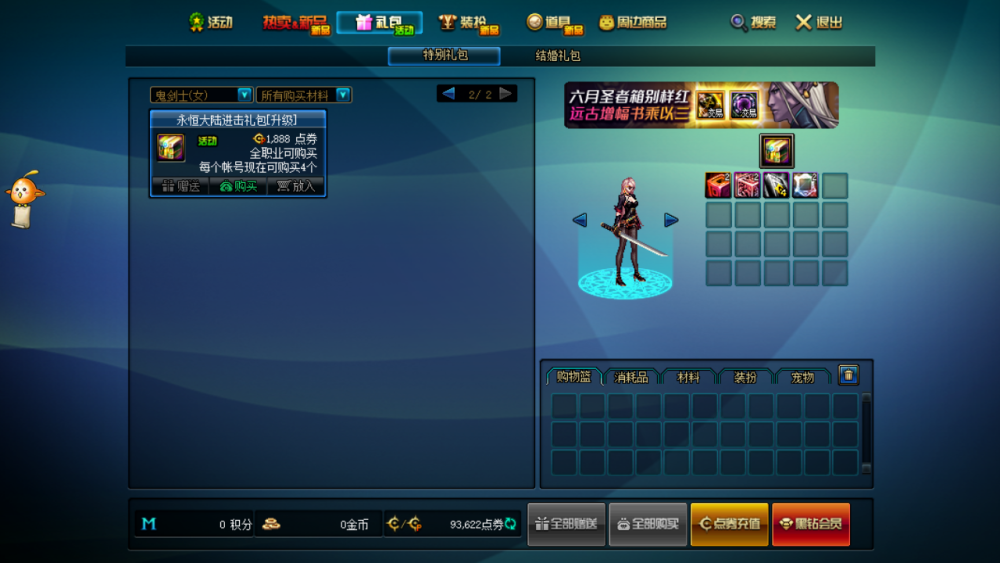Open the 周边商品 merchandise section

point(633,22)
